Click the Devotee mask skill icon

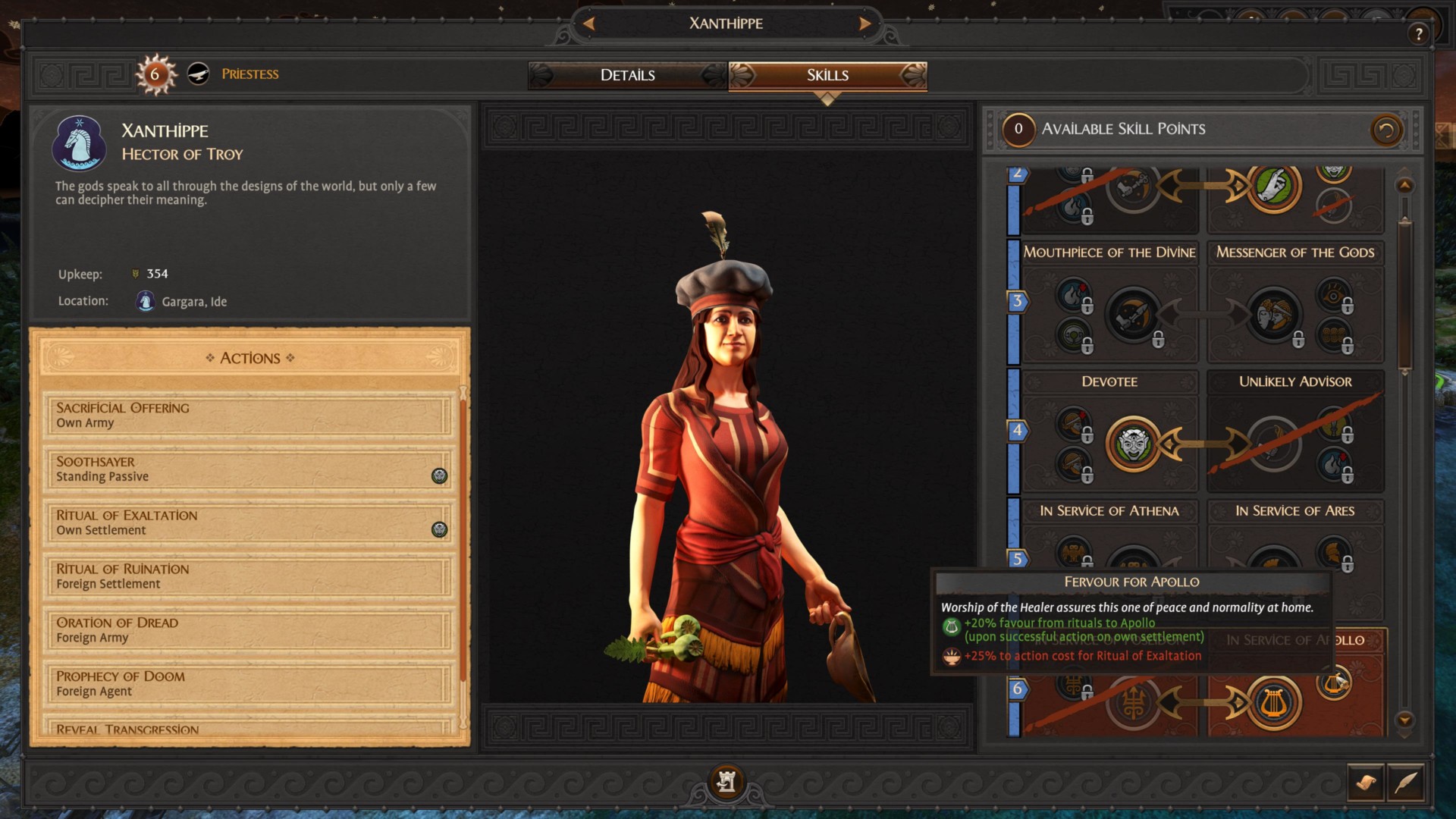1133,444
